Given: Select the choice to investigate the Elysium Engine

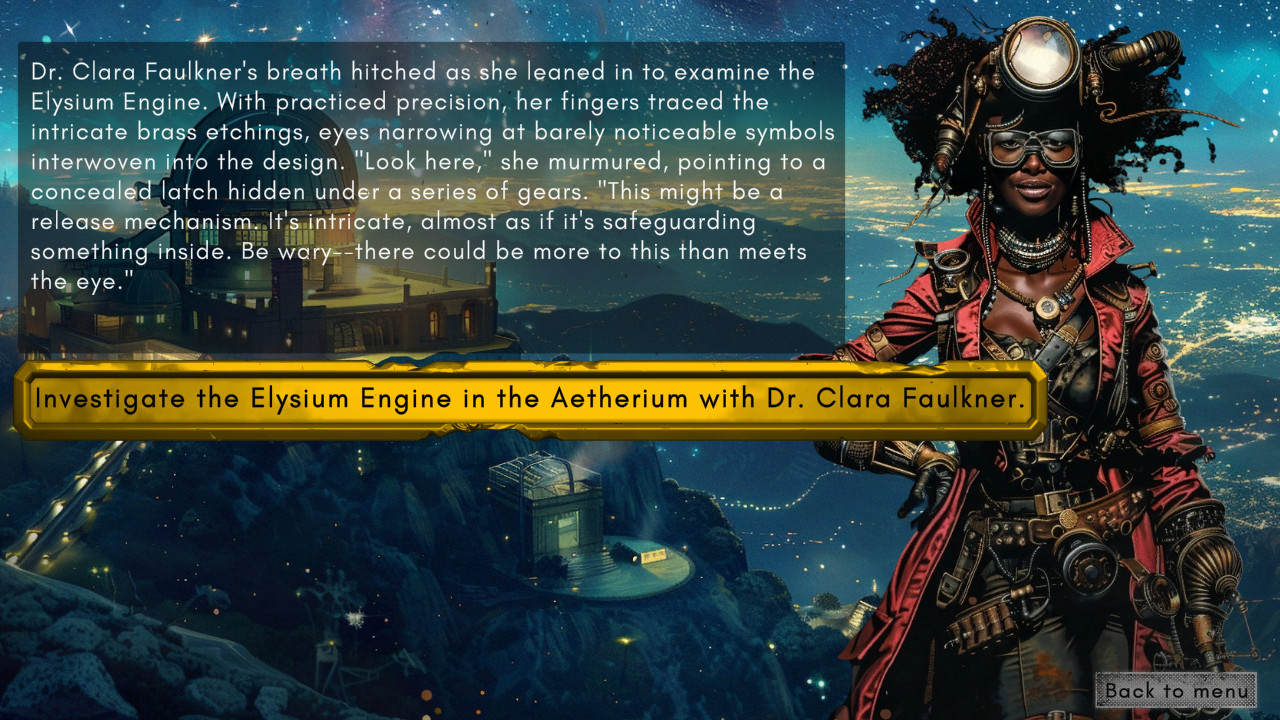Looking at the screenshot, I should [x=530, y=398].
